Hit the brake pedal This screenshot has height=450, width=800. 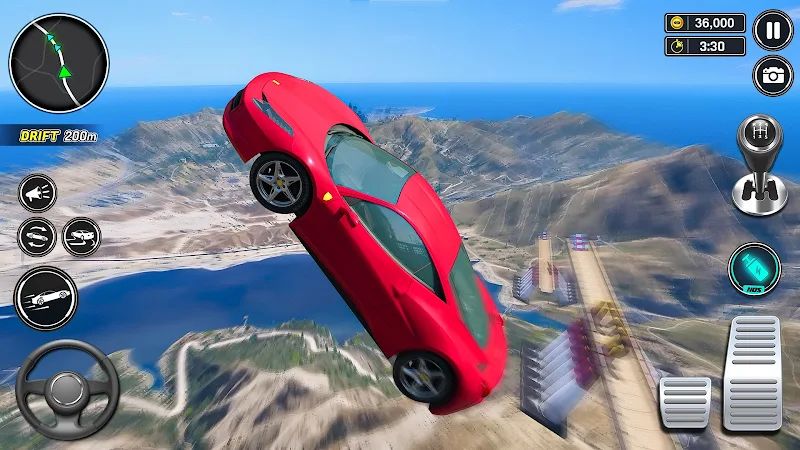(685, 402)
